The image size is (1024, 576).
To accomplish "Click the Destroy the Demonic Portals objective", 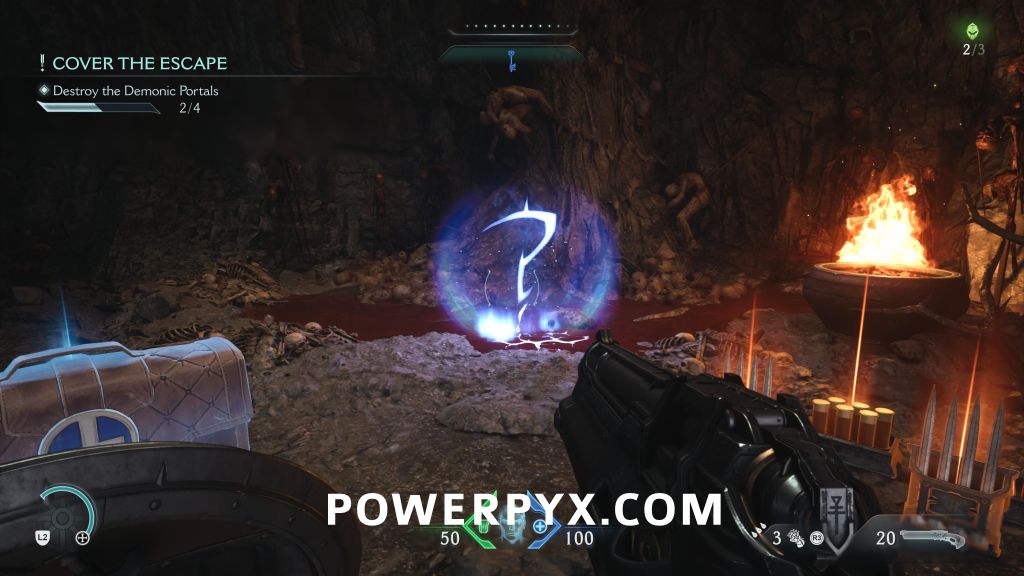I will click(x=135, y=91).
